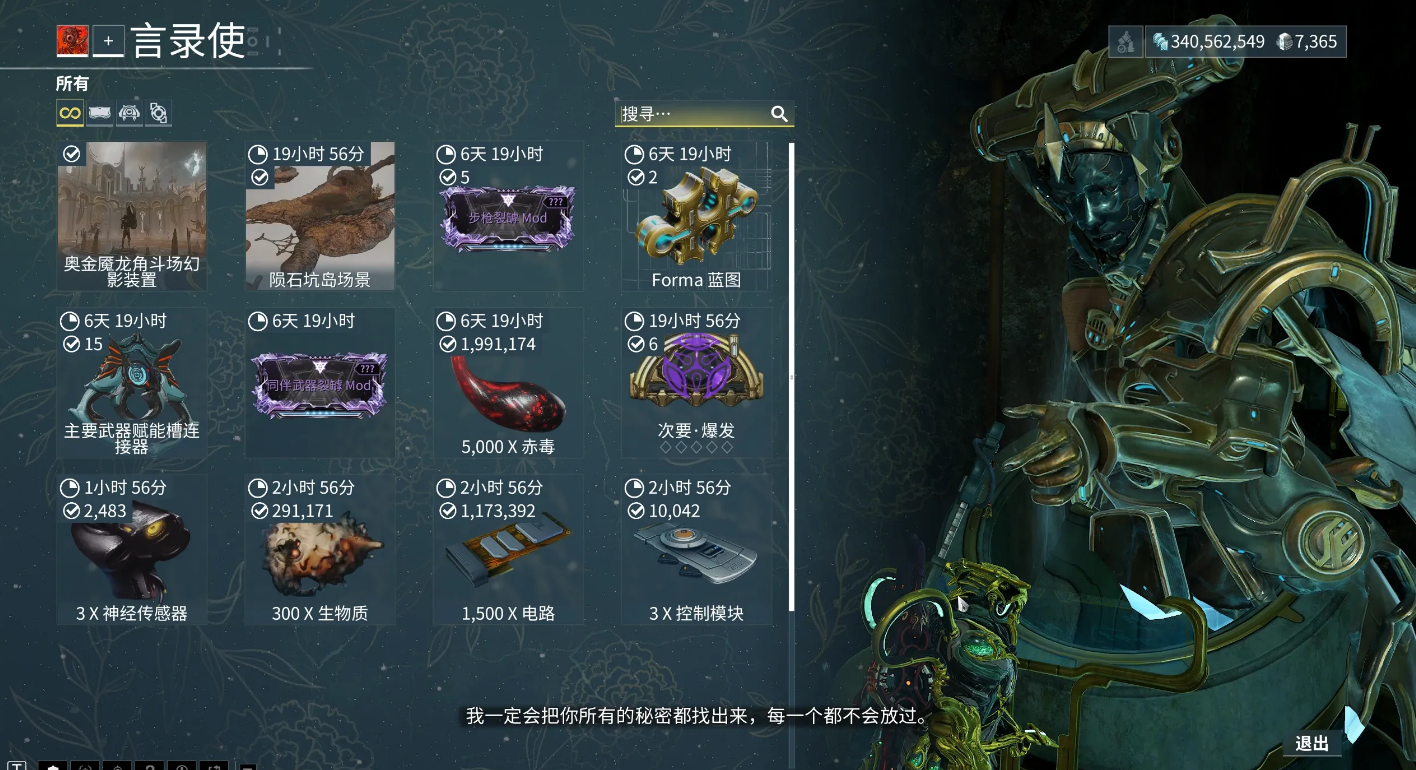This screenshot has height=770, width=1416.
Task: Click the plus button beside the avatar
Action: pos(108,41)
